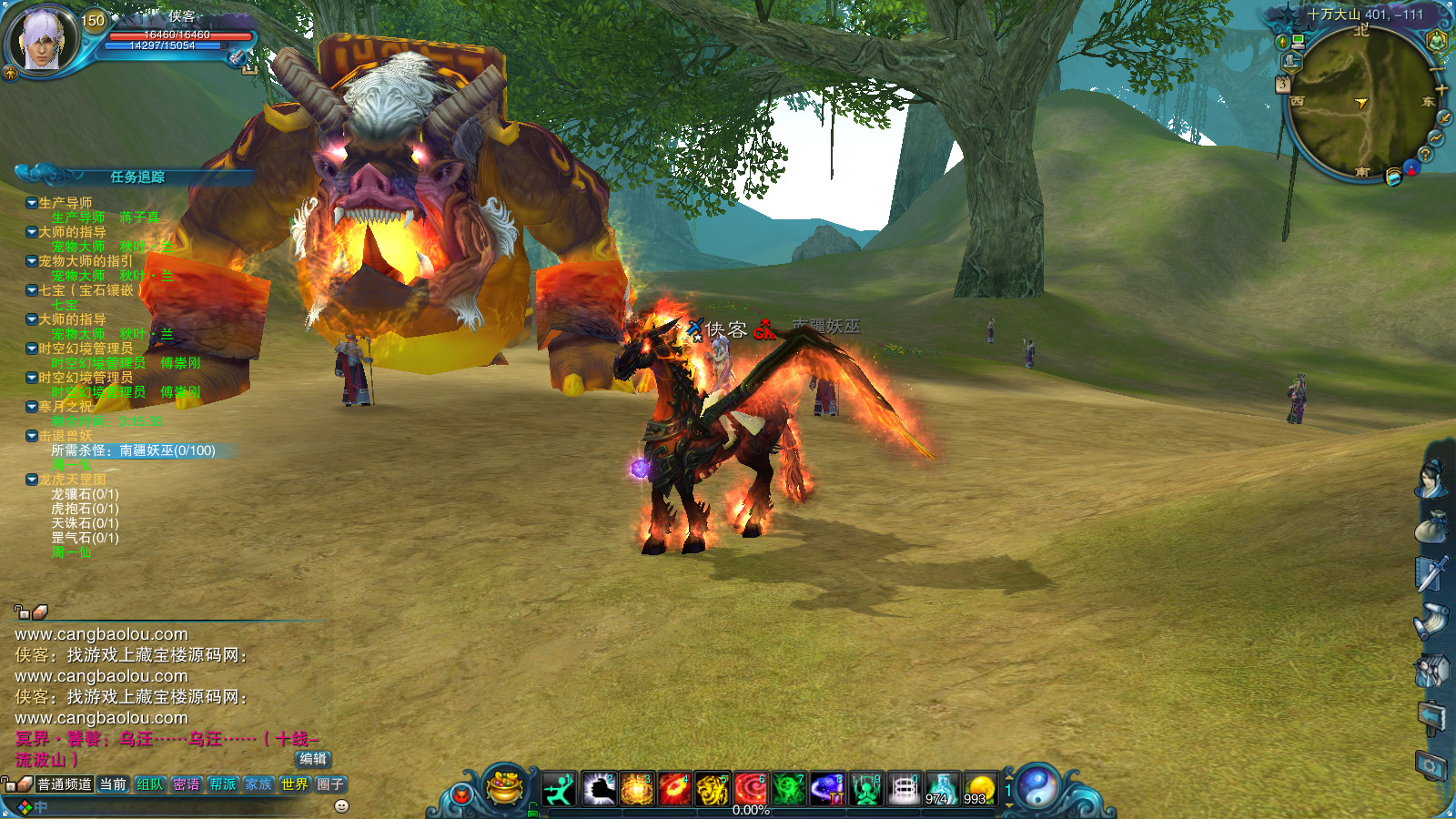Cast the red spiral skill in slot 6

click(751, 789)
